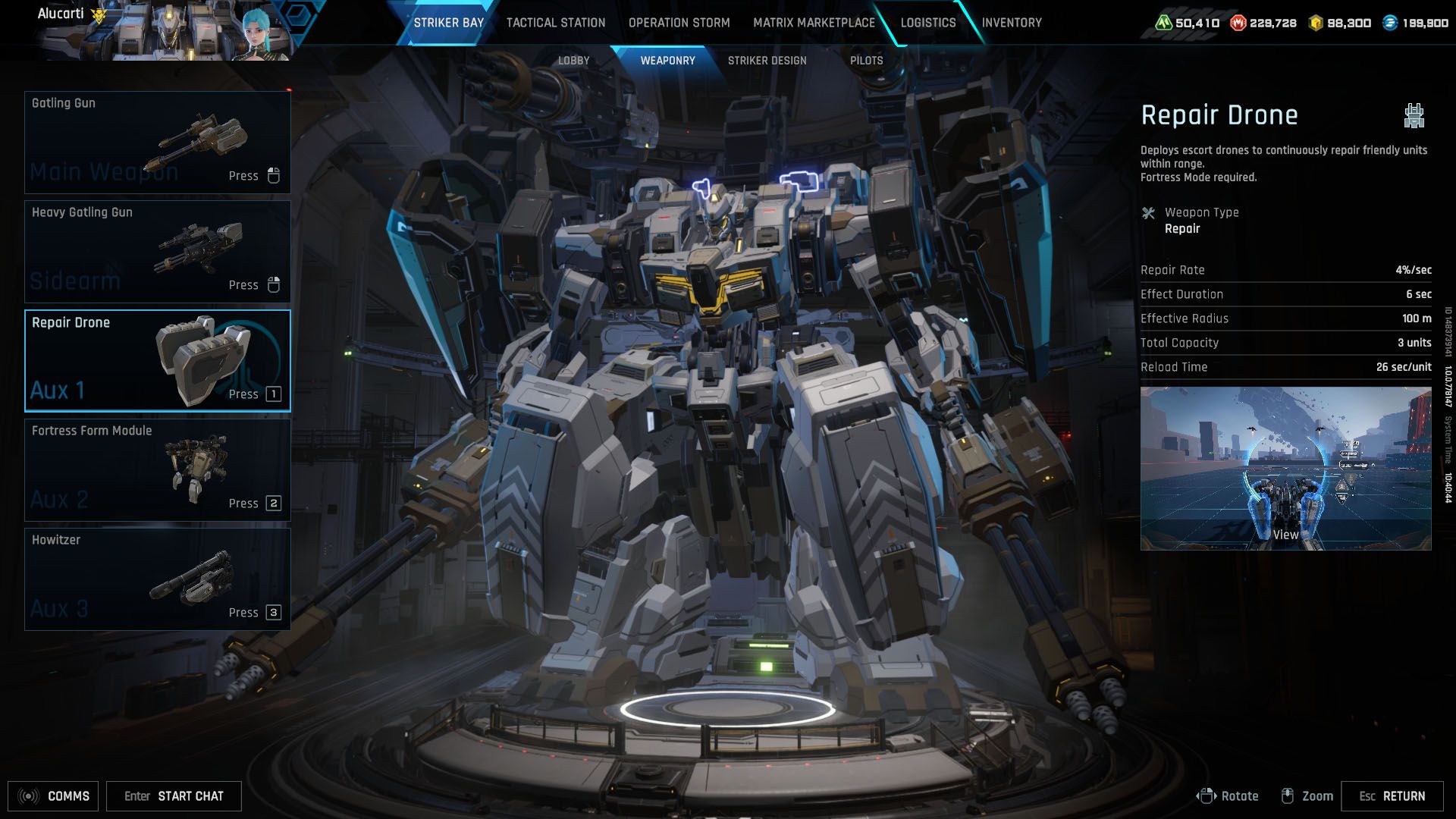Click the Rotate control icon near bottom right
The image size is (1456, 819).
[x=1207, y=795]
